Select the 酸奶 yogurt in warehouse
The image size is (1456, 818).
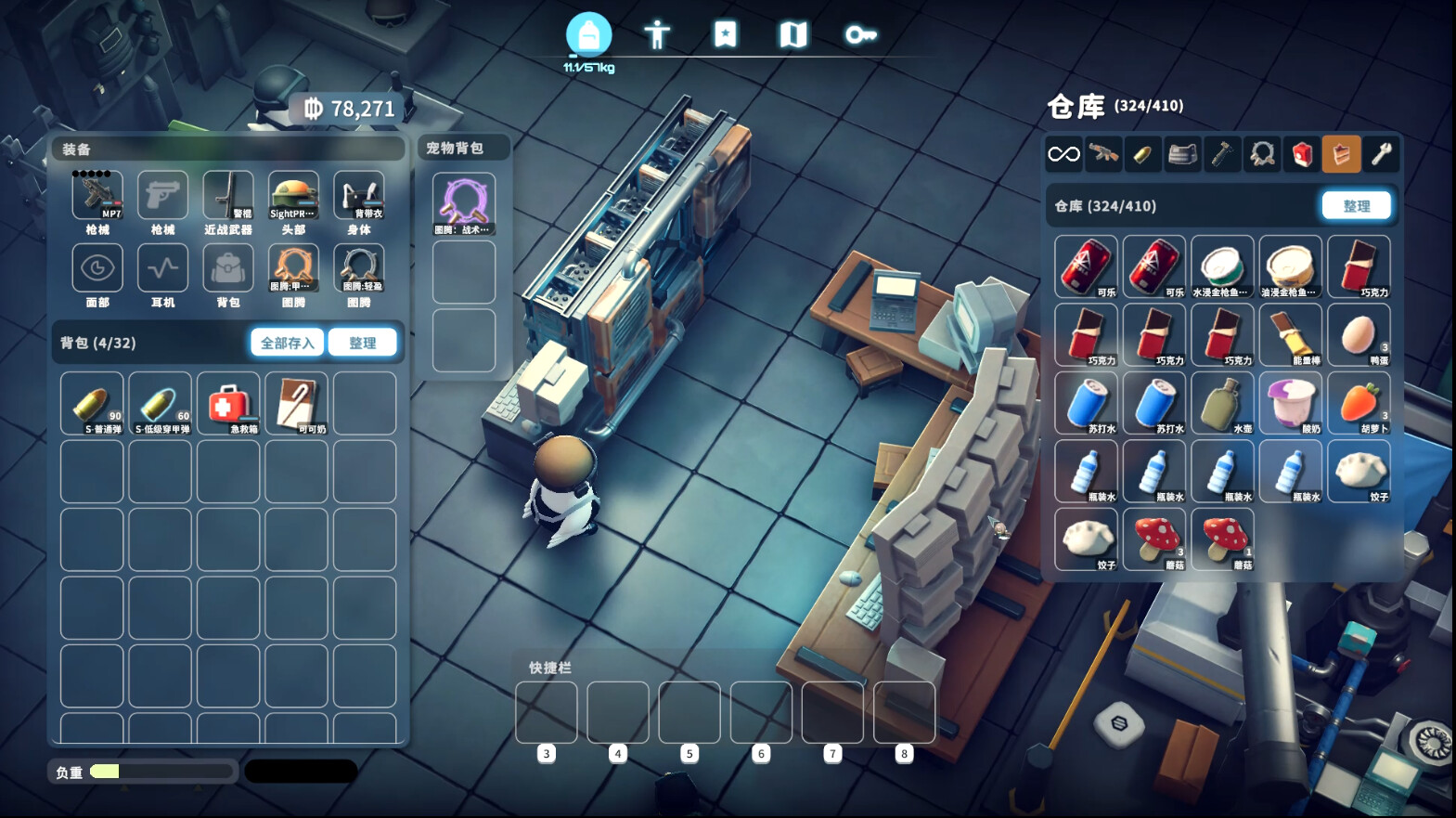tap(1291, 404)
